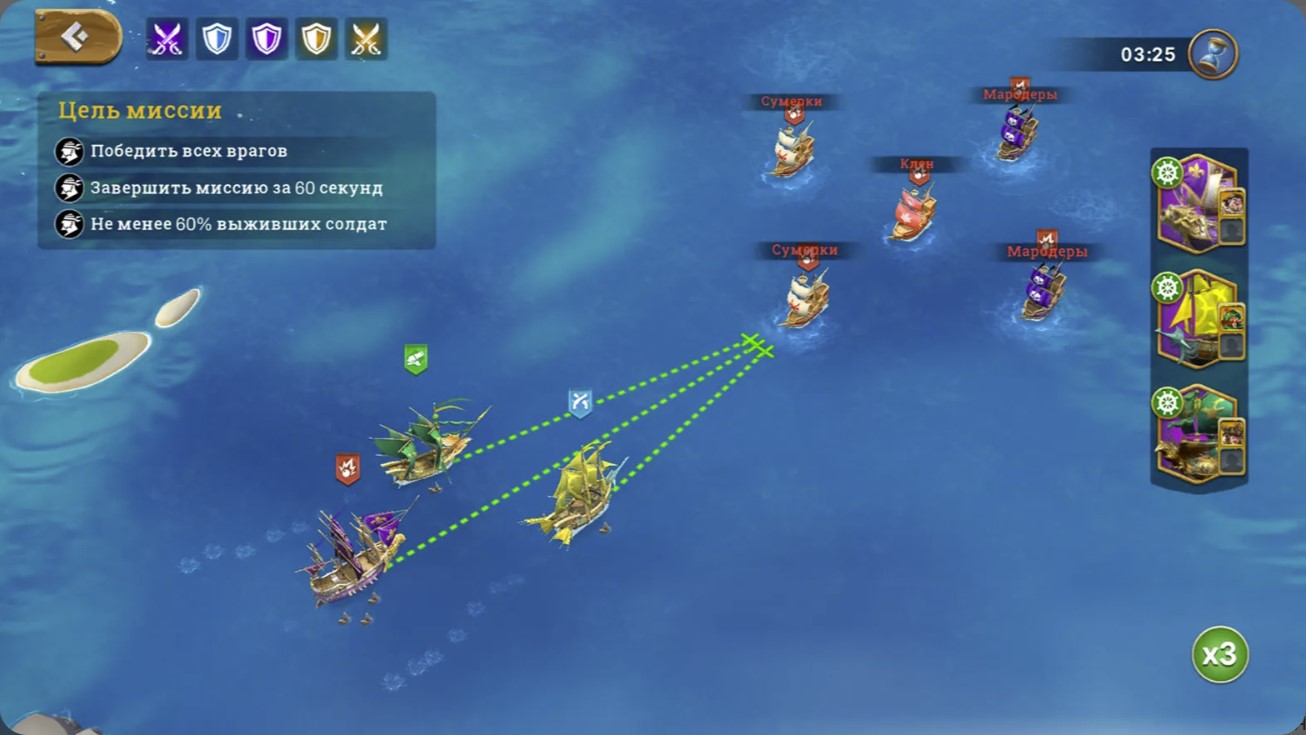Go back using the wooden arrow button

point(77,37)
